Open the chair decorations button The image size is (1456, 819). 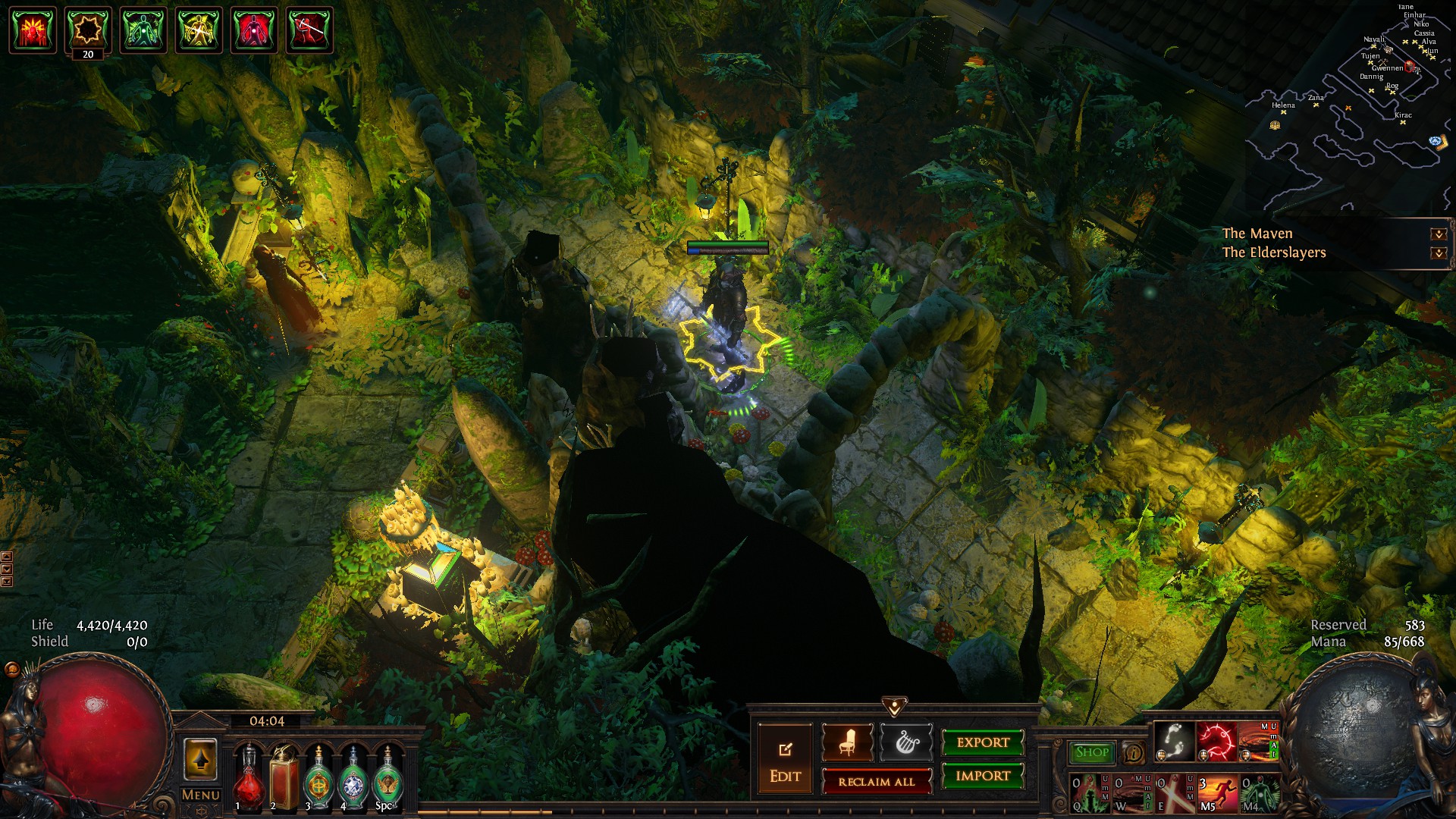click(847, 742)
